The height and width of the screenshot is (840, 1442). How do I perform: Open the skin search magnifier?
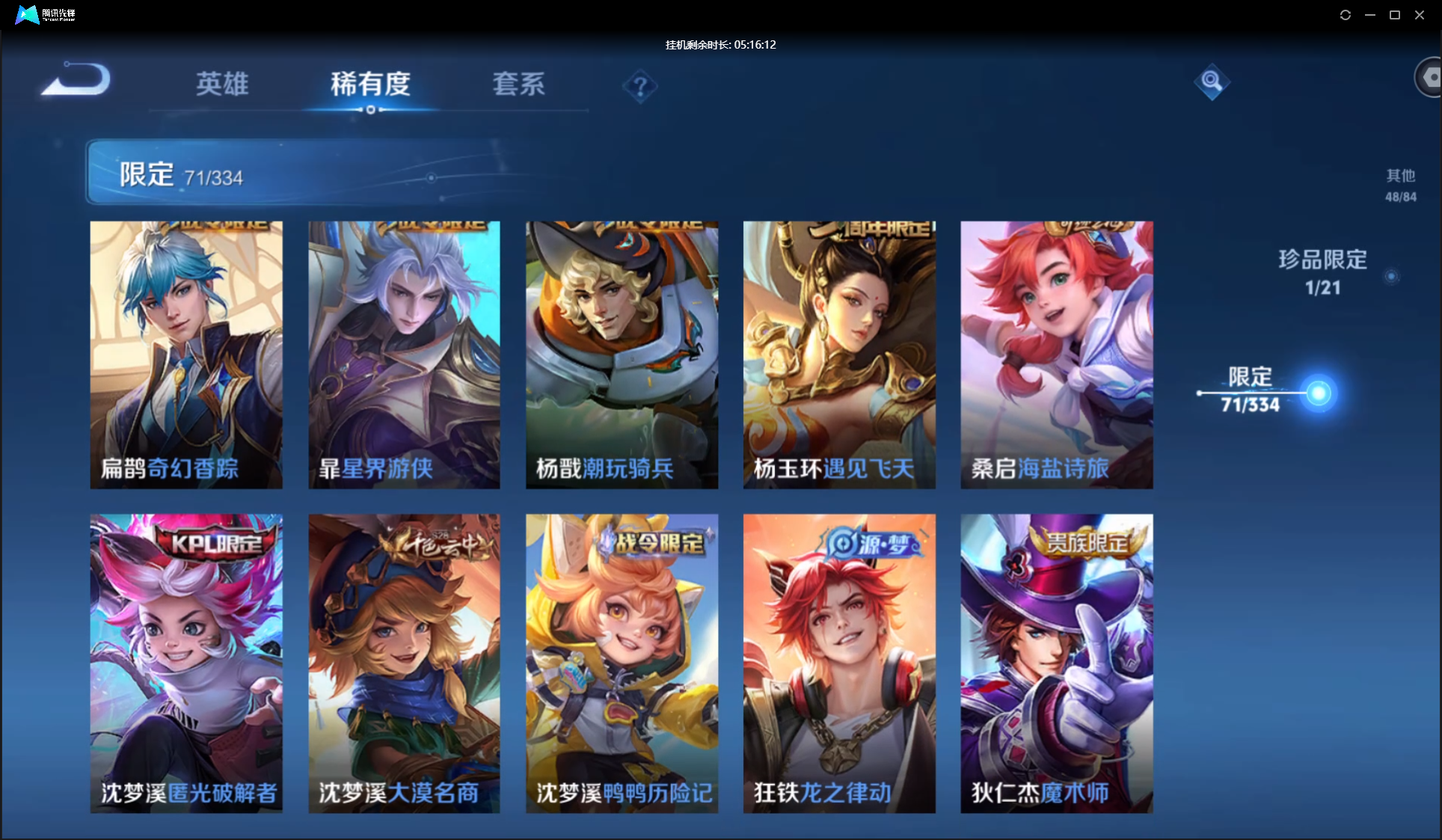point(1212,82)
